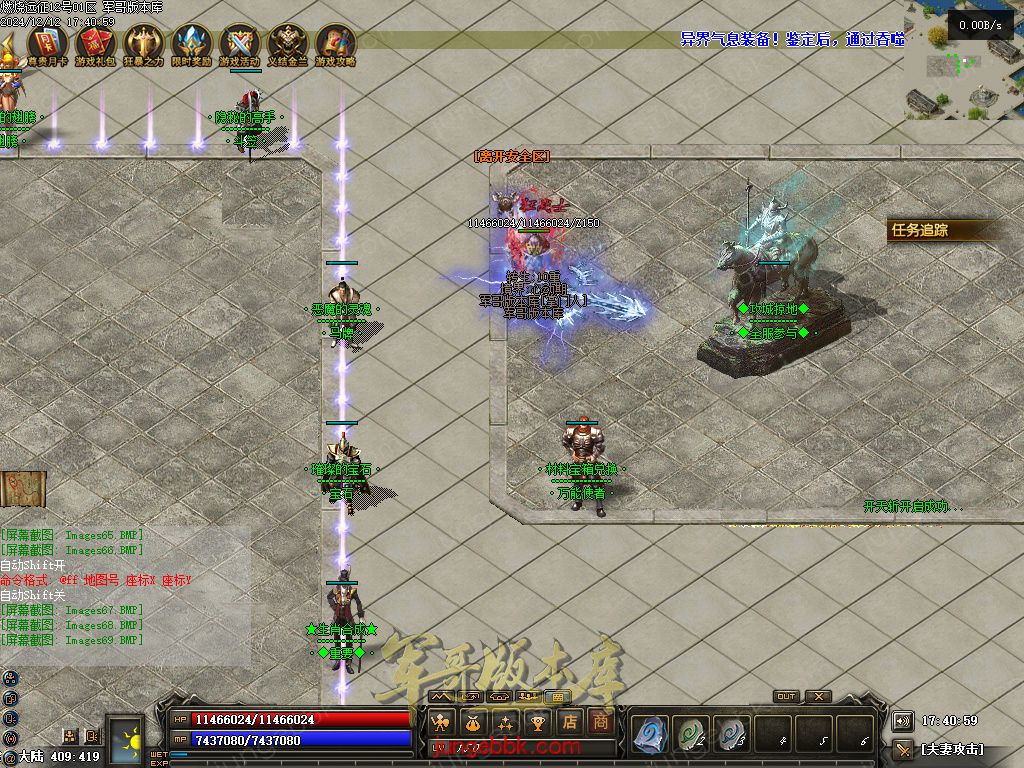This screenshot has width=1024, height=768.
Task: Use the green rune stone in slot 2
Action: (690, 735)
